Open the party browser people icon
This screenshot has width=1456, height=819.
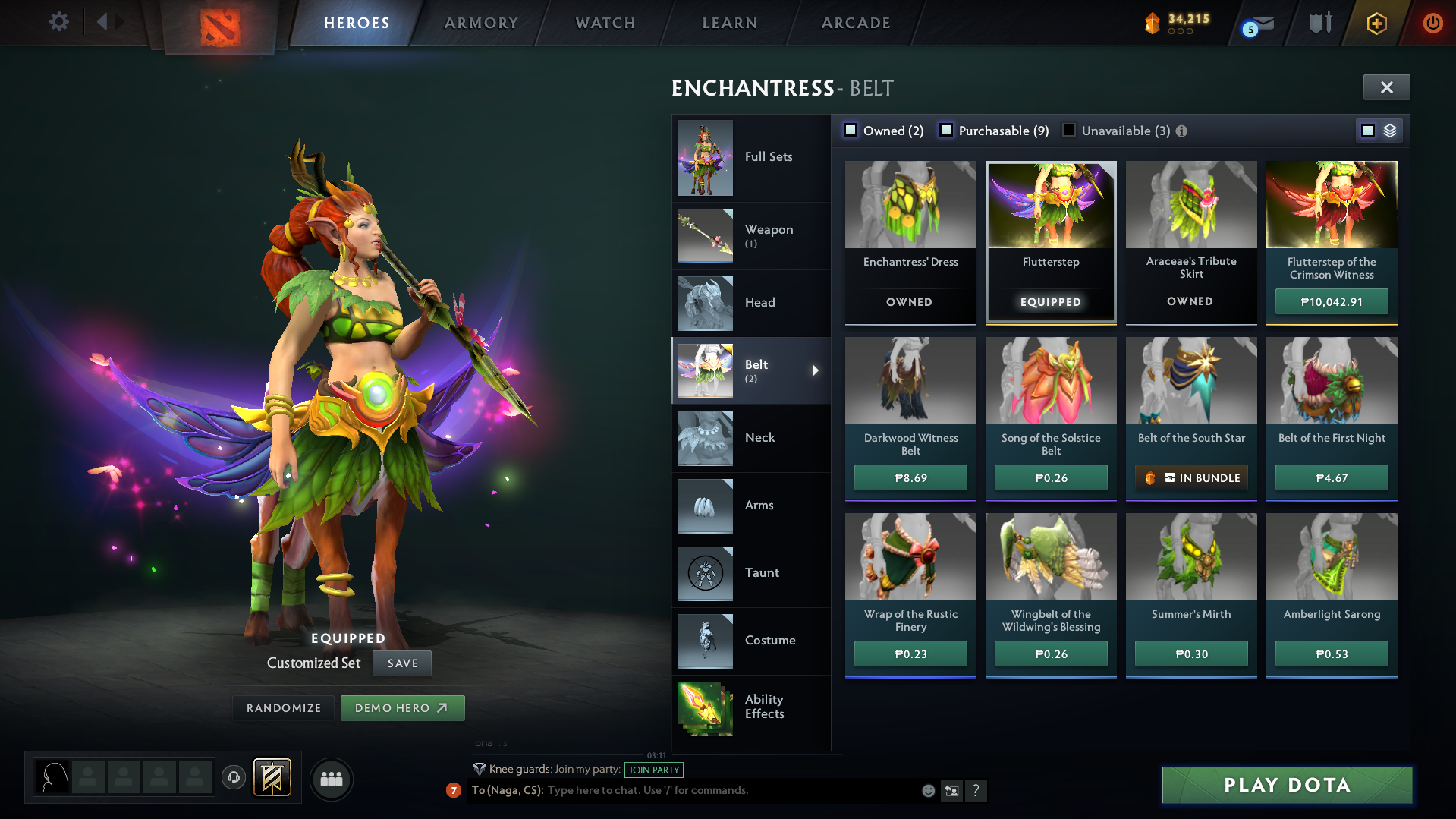[331, 779]
